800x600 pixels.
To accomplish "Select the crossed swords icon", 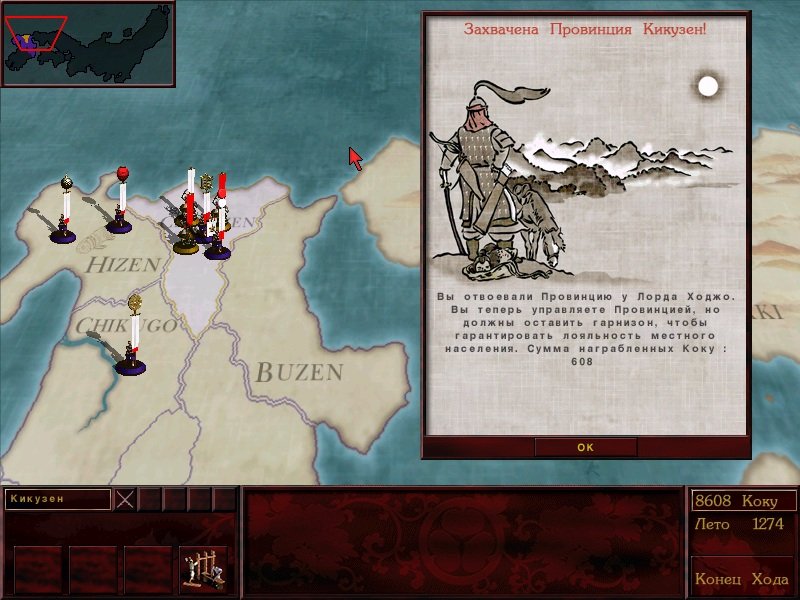I will (x=125, y=498).
